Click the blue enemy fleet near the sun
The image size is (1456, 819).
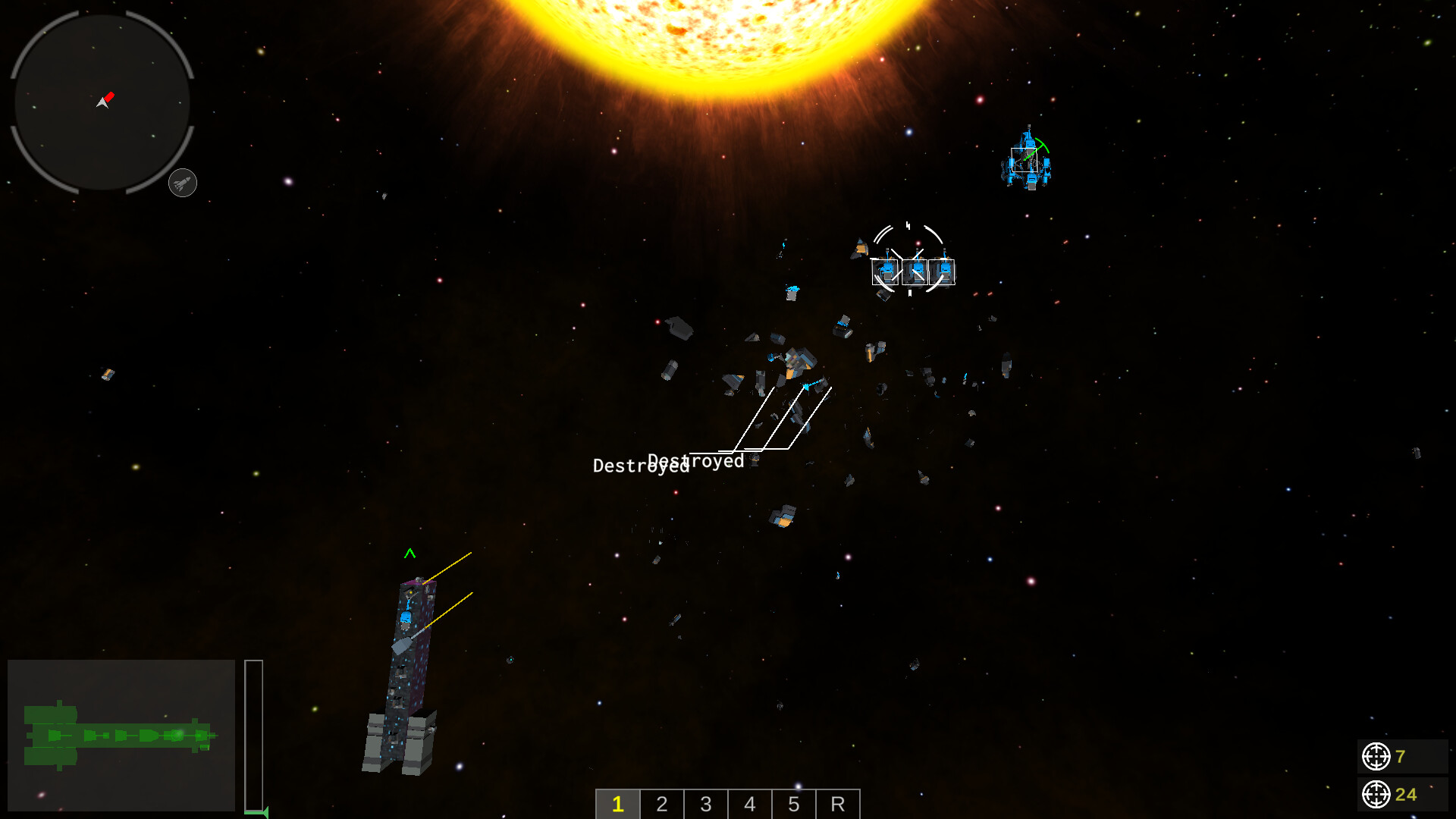click(1030, 159)
